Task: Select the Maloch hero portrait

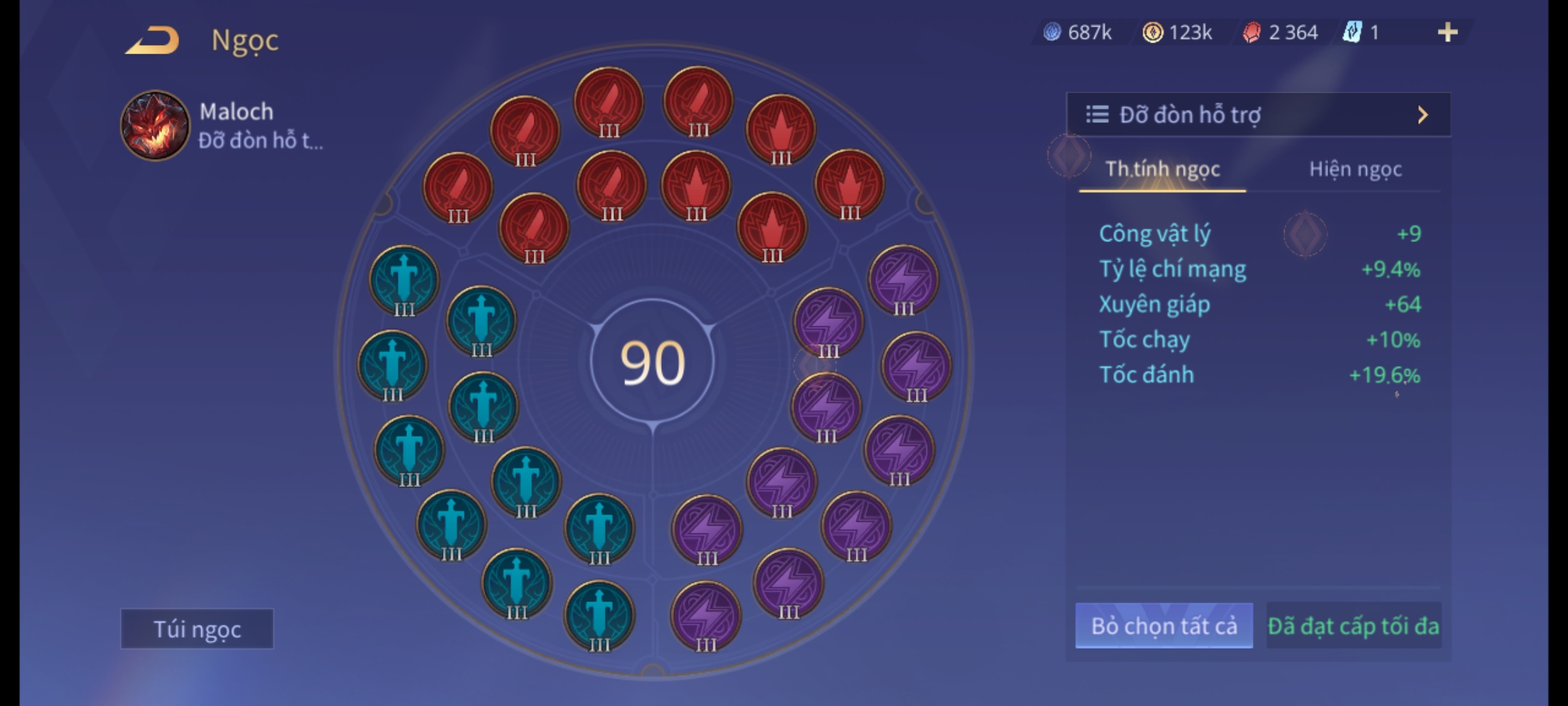Action: pyautogui.click(x=155, y=126)
